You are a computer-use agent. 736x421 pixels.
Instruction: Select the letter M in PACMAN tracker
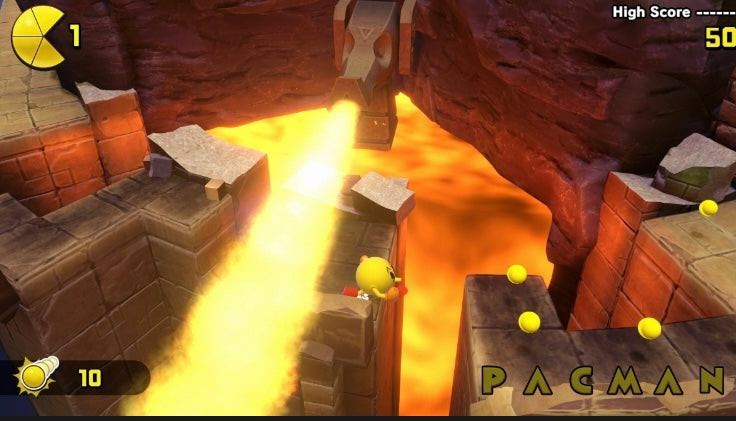coord(644,380)
